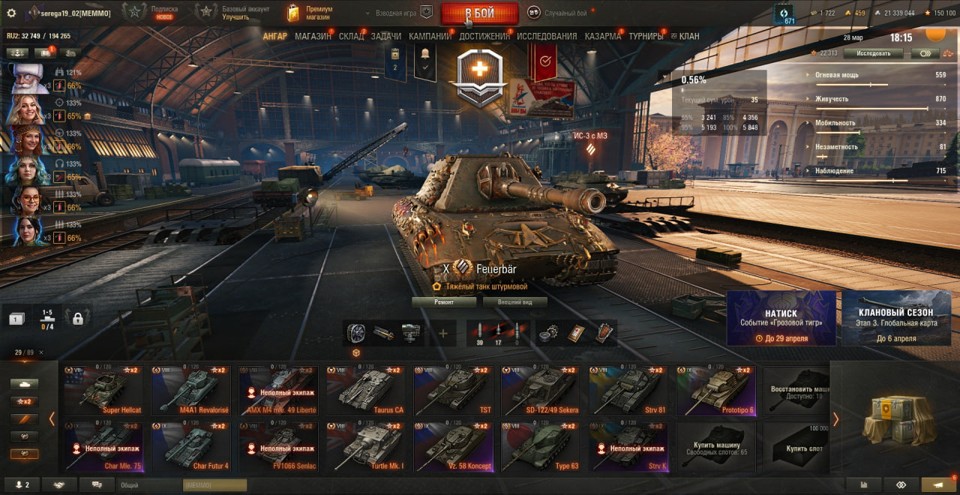Image resolution: width=960 pixels, height=495 pixels.
Task: Open the Премиум магазин
Action: pos(315,13)
